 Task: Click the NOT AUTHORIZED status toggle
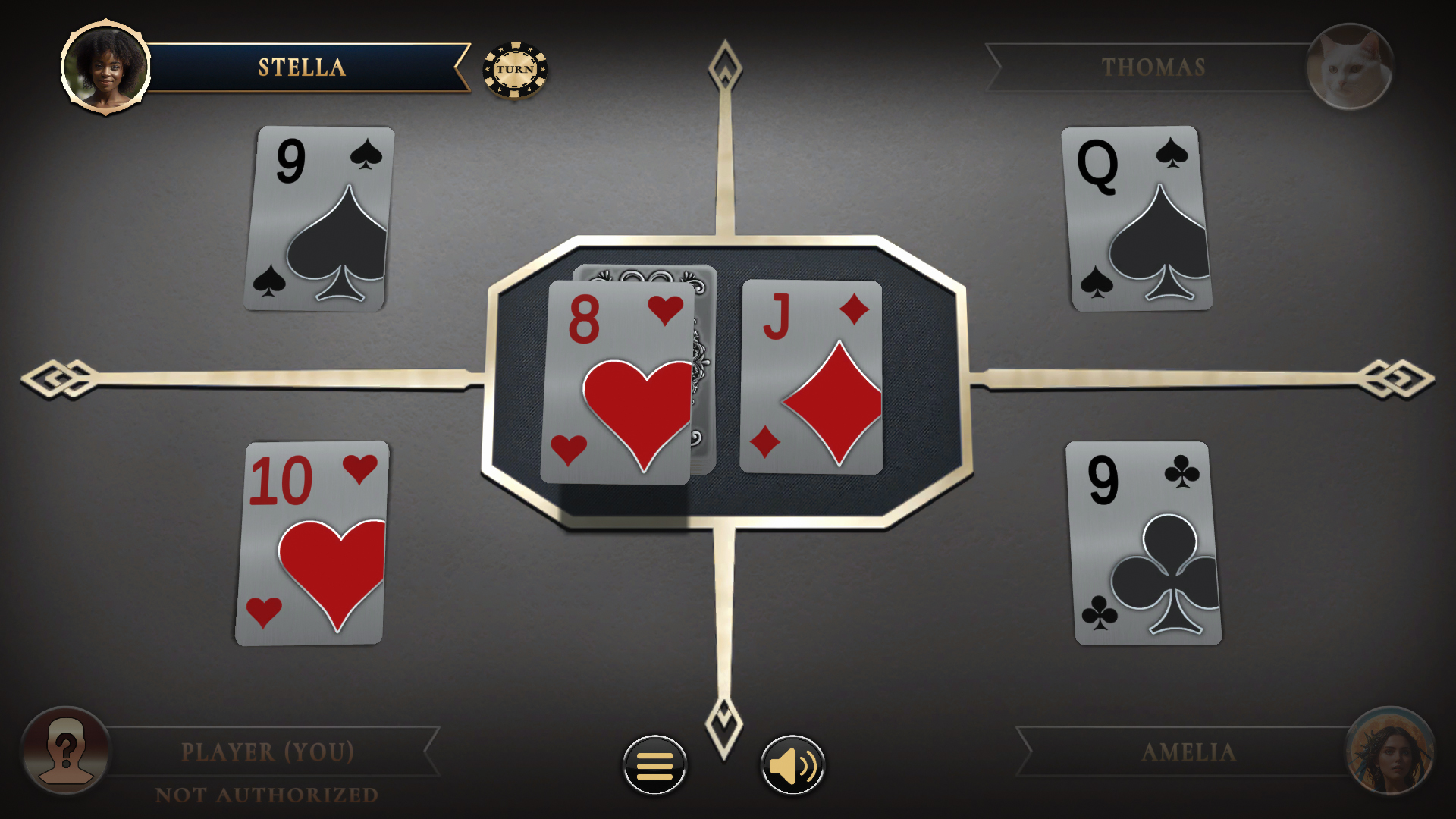(x=267, y=793)
